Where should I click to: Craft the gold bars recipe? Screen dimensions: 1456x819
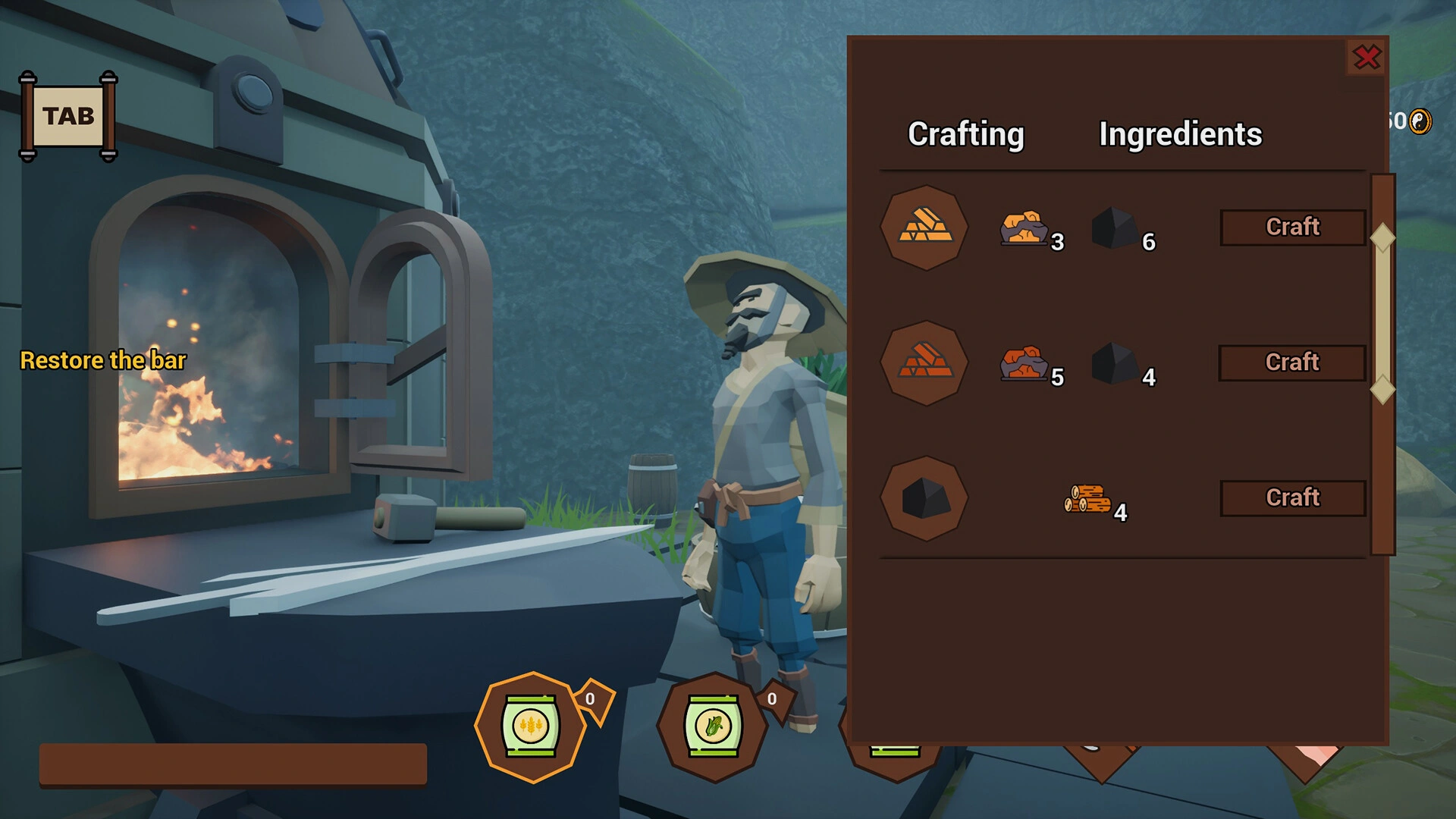1292,227
